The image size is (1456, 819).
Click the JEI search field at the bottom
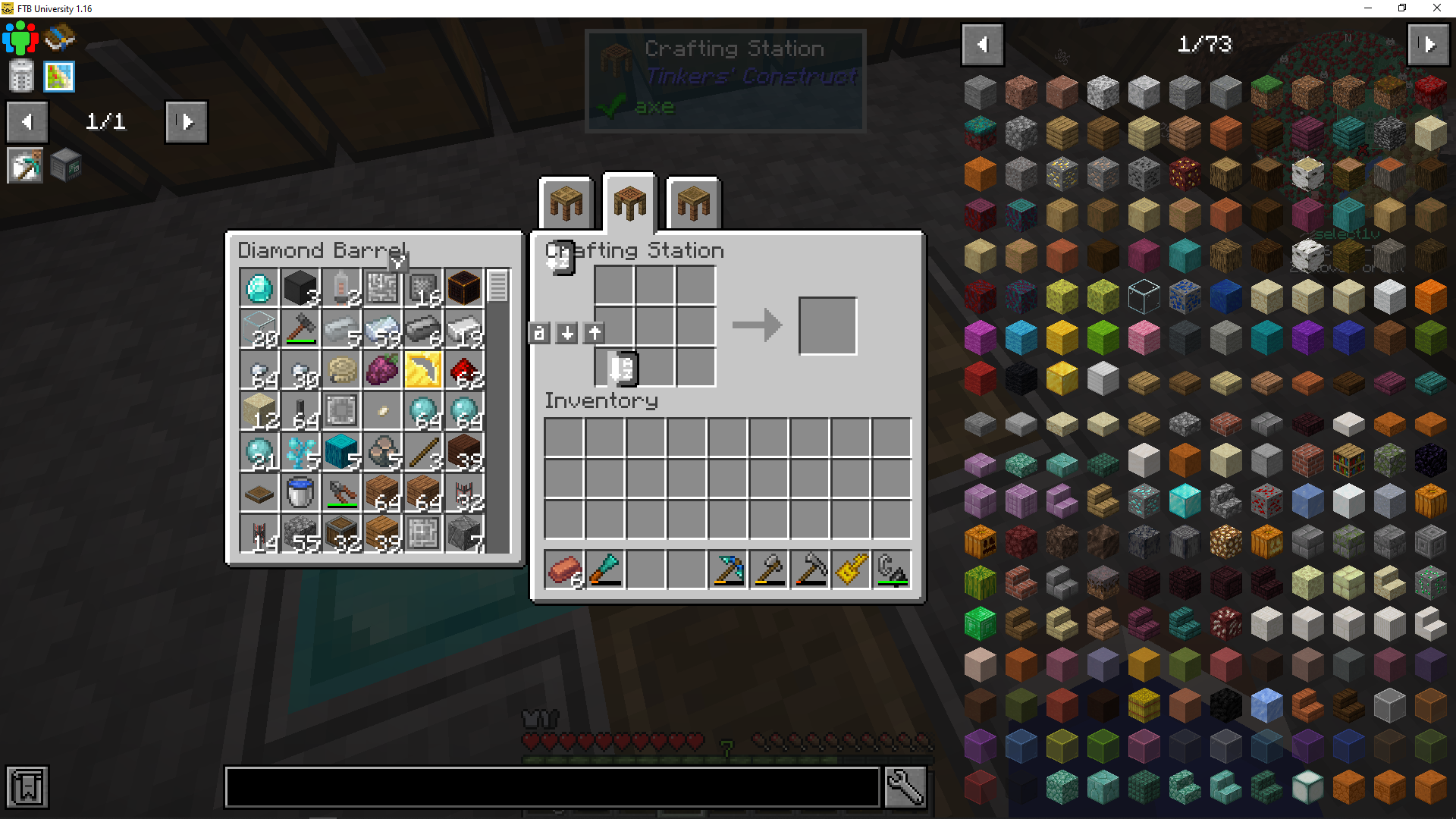coord(552,786)
